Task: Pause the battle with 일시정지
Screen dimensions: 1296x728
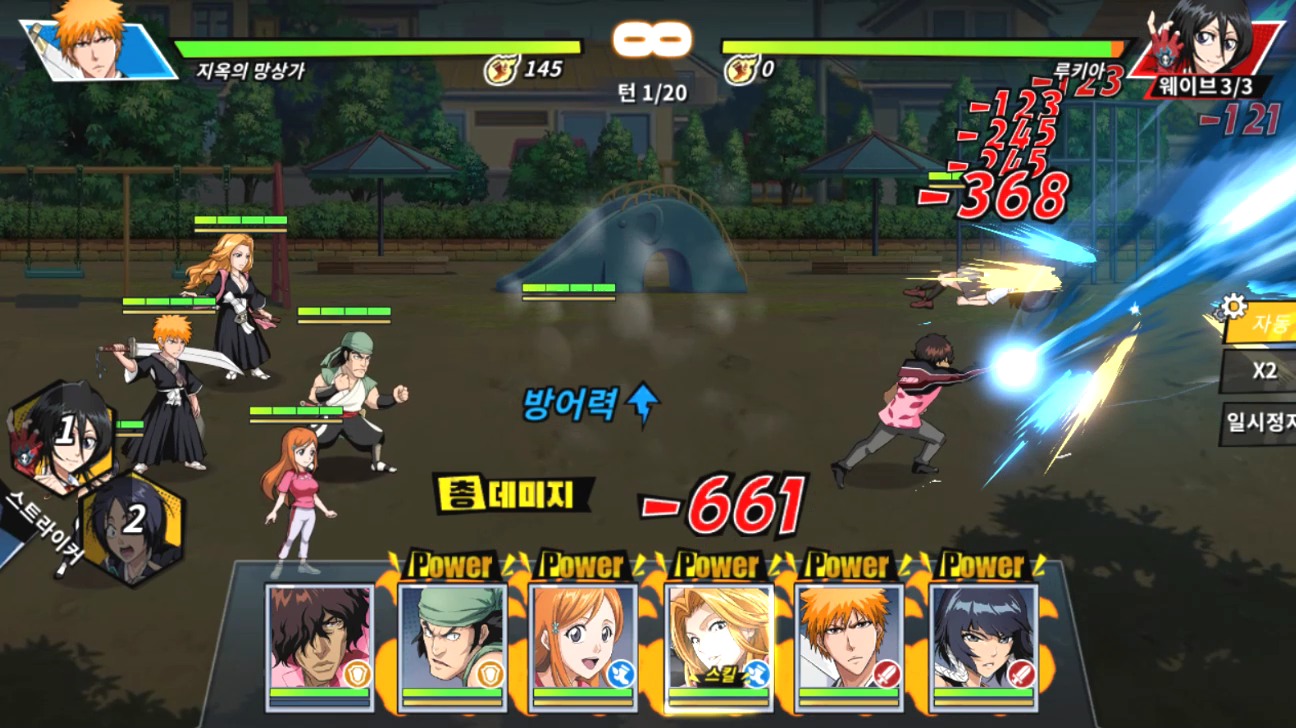Action: click(x=1261, y=424)
